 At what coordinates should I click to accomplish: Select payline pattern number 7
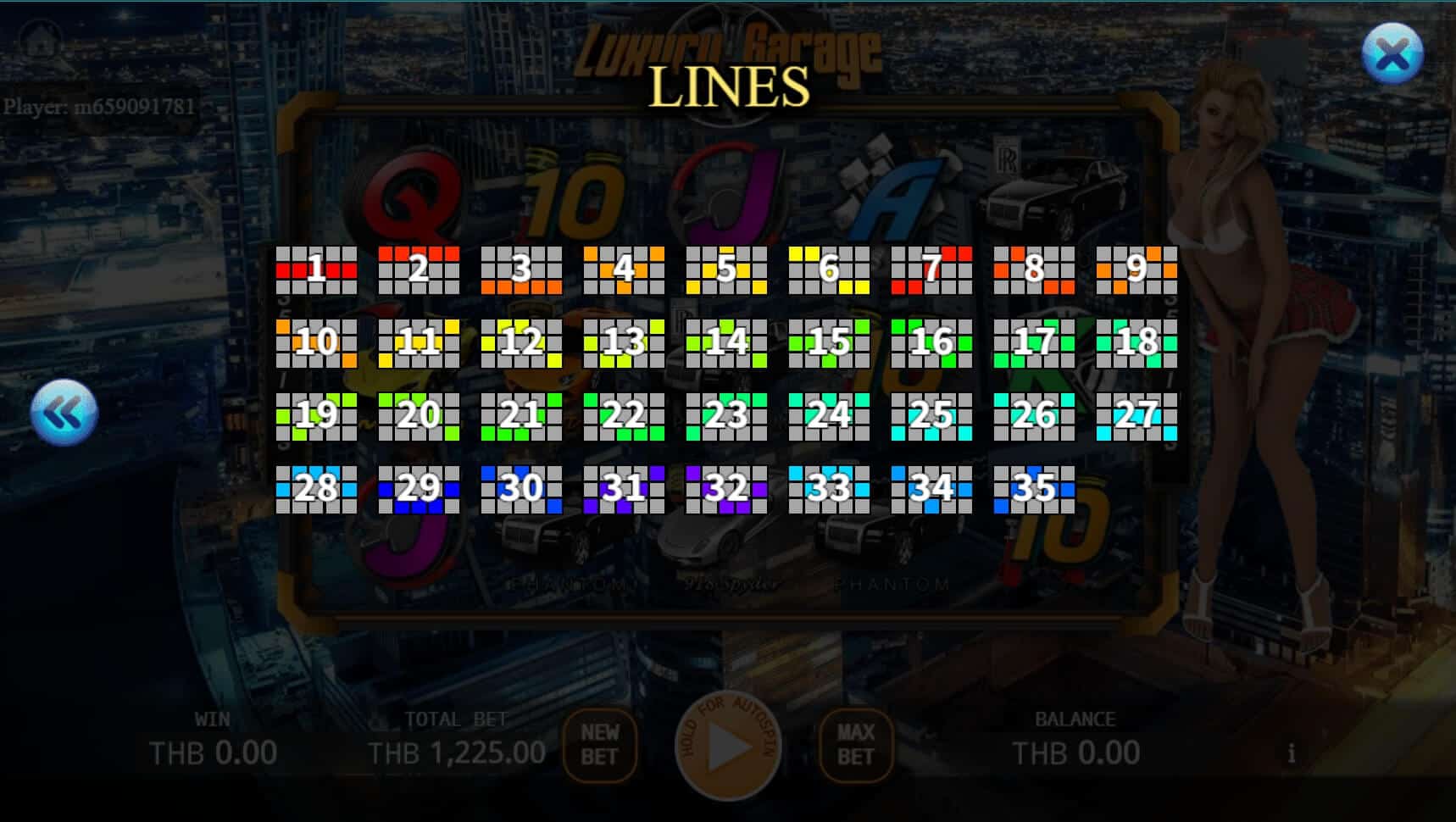tap(933, 271)
